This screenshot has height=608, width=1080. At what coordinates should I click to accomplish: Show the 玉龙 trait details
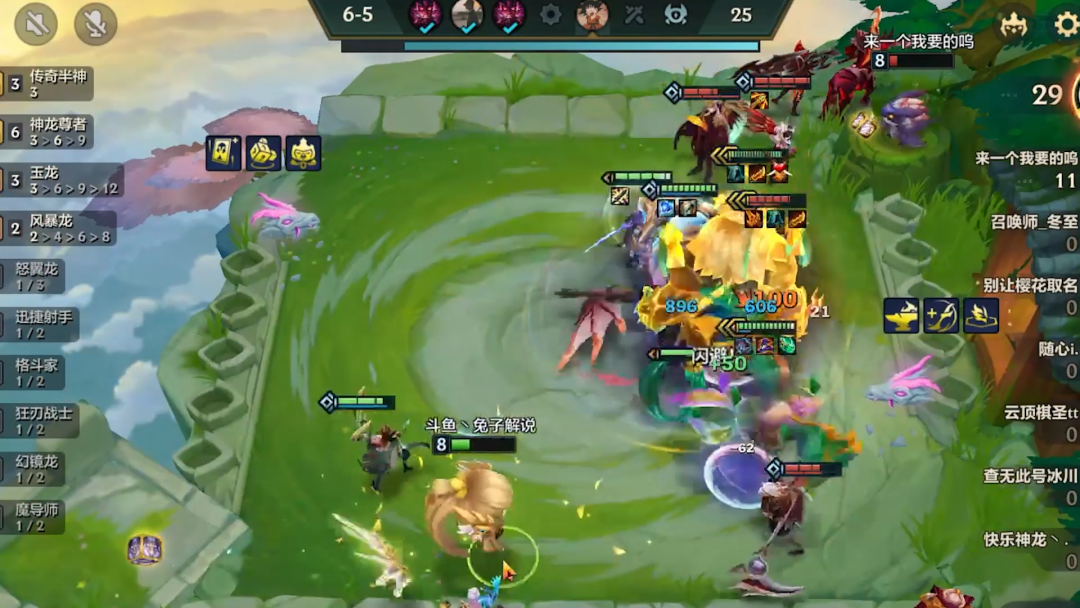click(62, 180)
